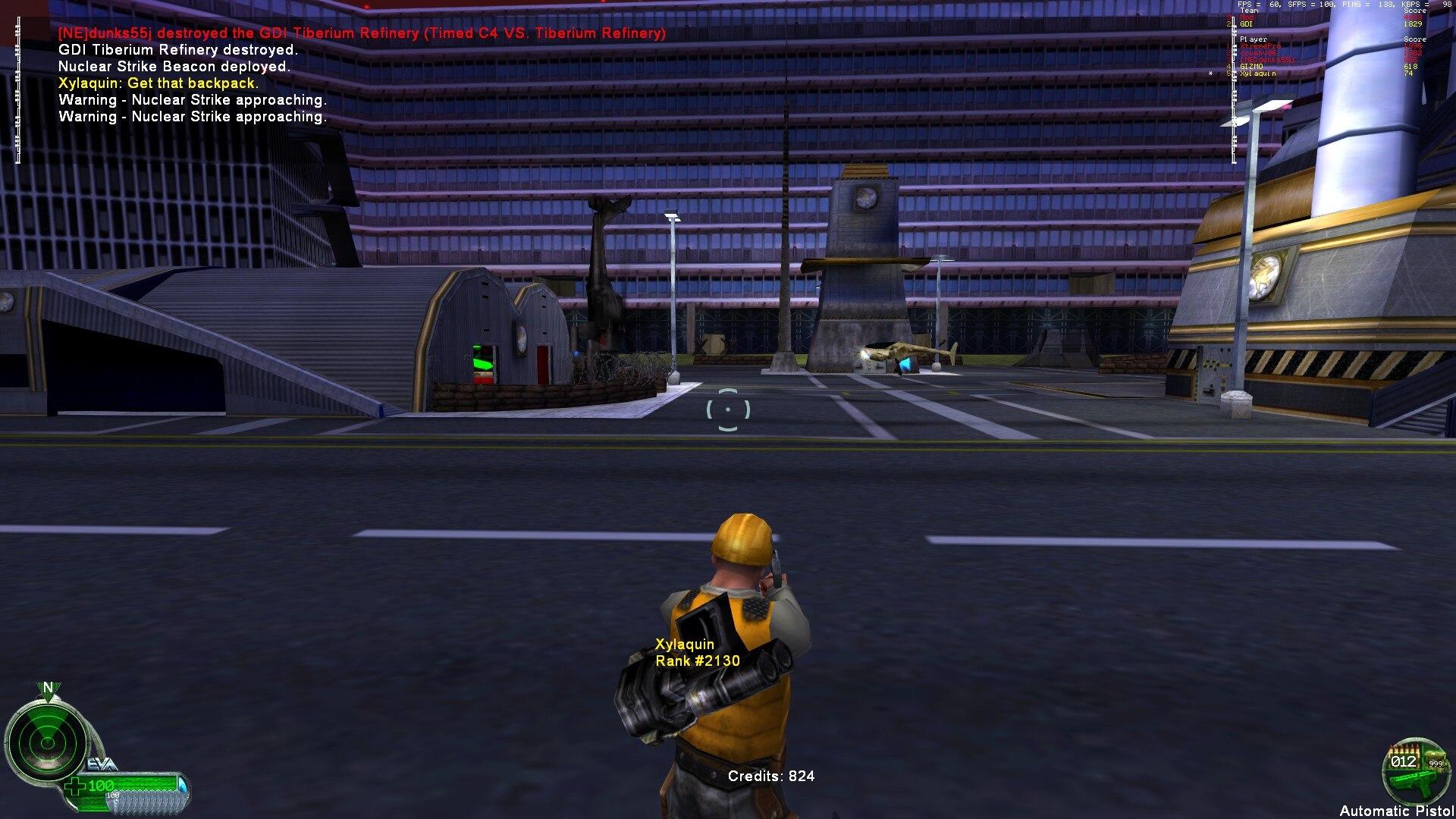Screen dimensions: 1456x819
Task: Expand the Team score panel
Action: tap(1251, 11)
